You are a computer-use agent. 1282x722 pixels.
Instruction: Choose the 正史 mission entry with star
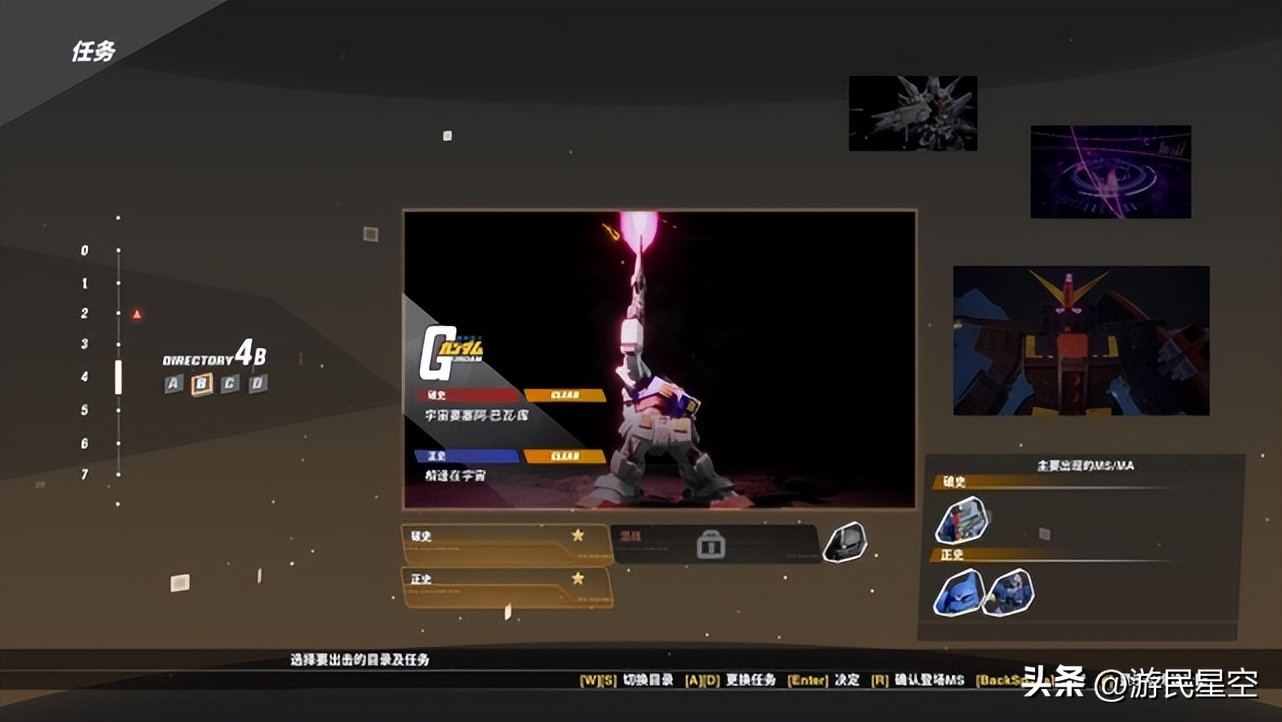tap(506, 587)
